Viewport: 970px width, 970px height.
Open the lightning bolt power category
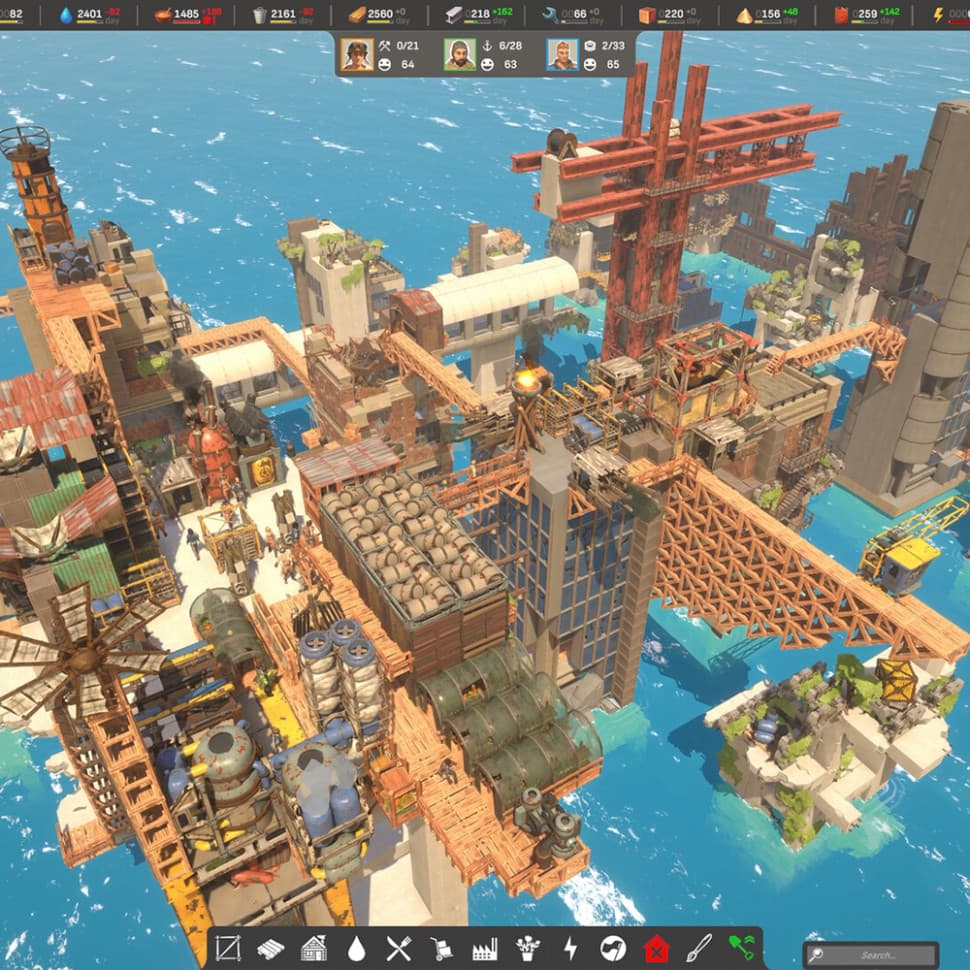570,948
